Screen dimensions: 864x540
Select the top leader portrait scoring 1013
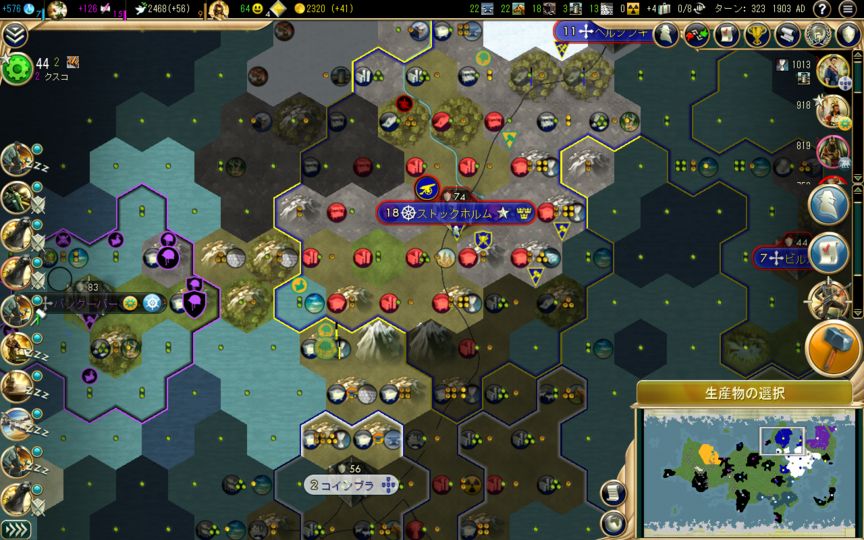[x=831, y=70]
